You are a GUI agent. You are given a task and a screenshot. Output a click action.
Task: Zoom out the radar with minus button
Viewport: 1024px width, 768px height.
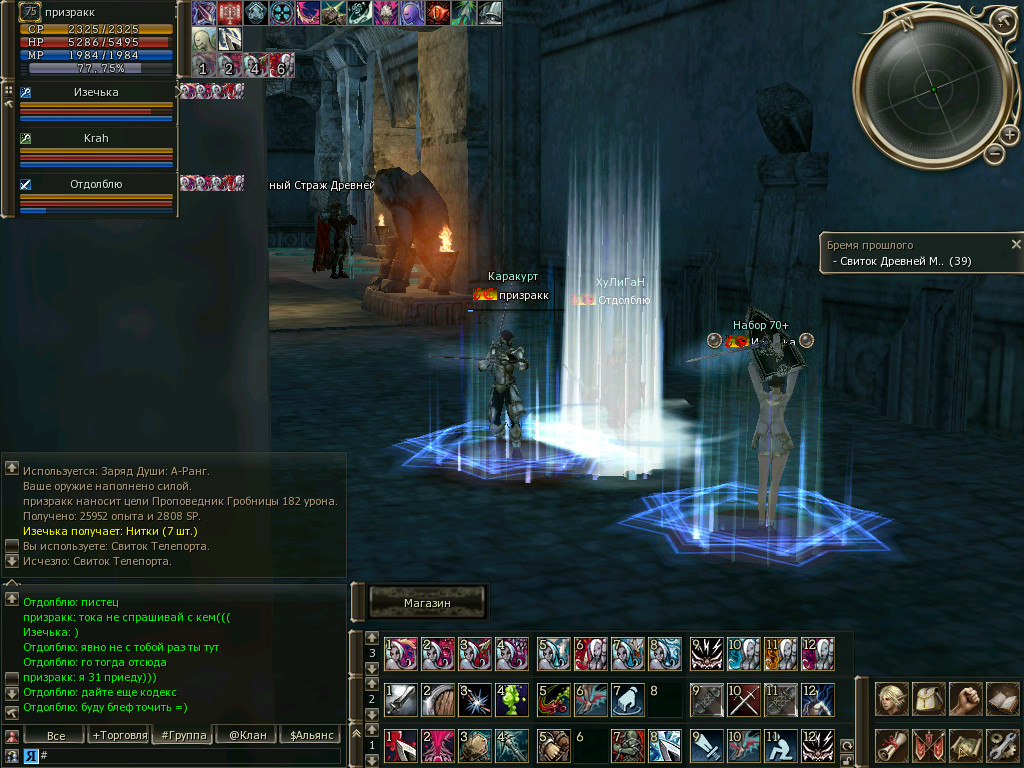point(994,153)
